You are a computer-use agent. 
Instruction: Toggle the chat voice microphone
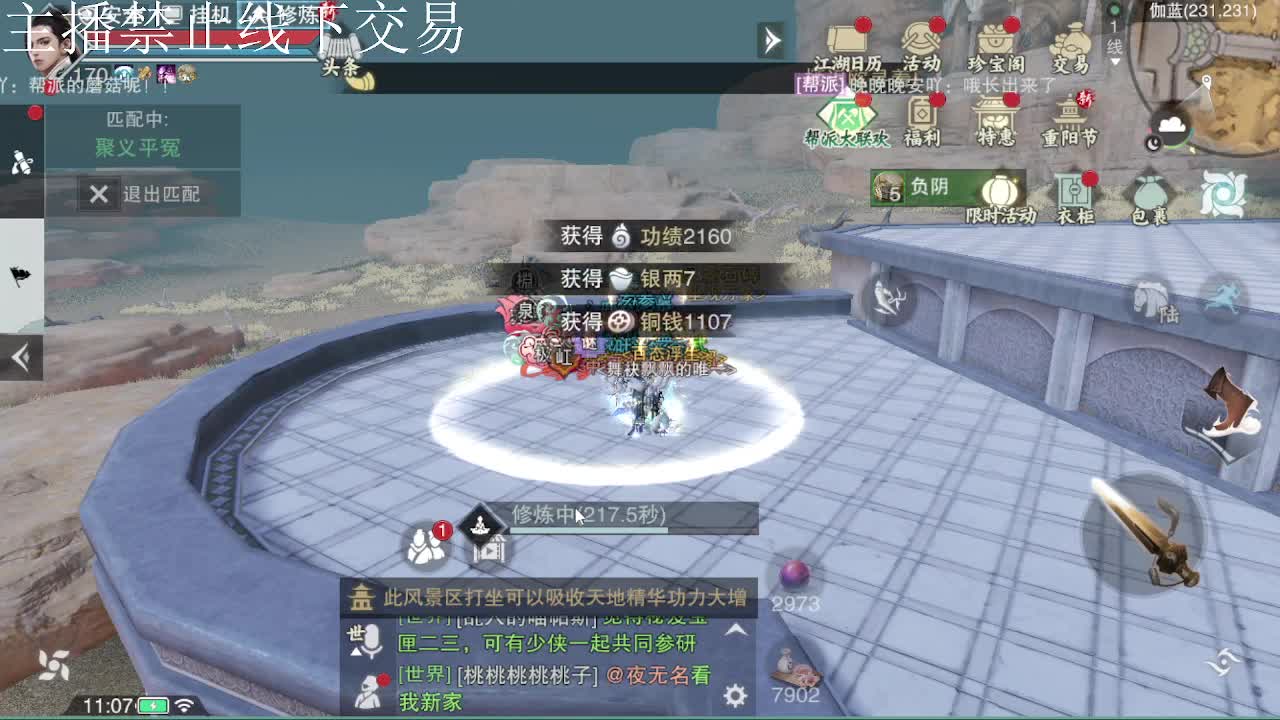coord(373,640)
